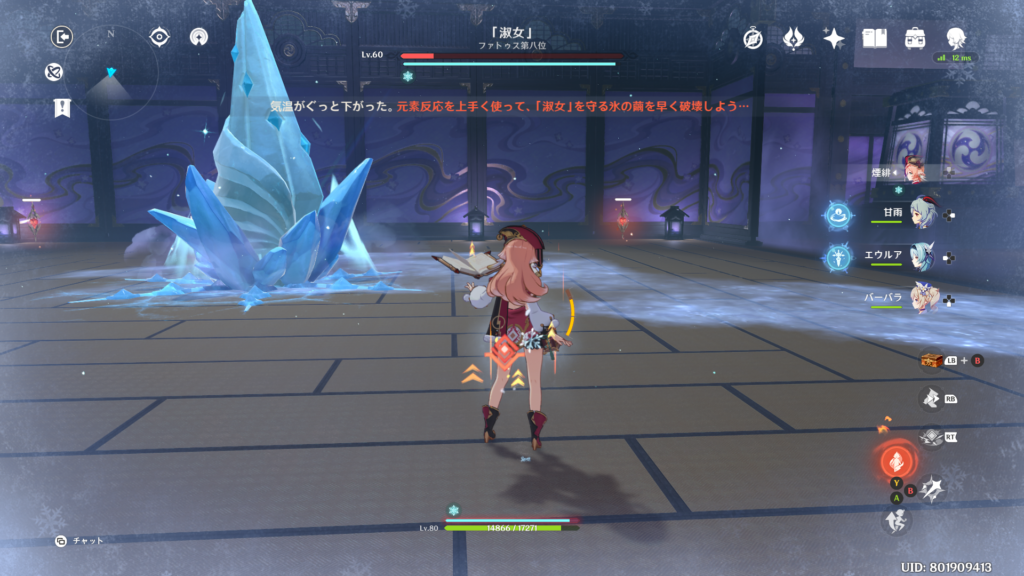Click the signal wave beacon icon
Screen dimensions: 1024x576
pos(198,37)
